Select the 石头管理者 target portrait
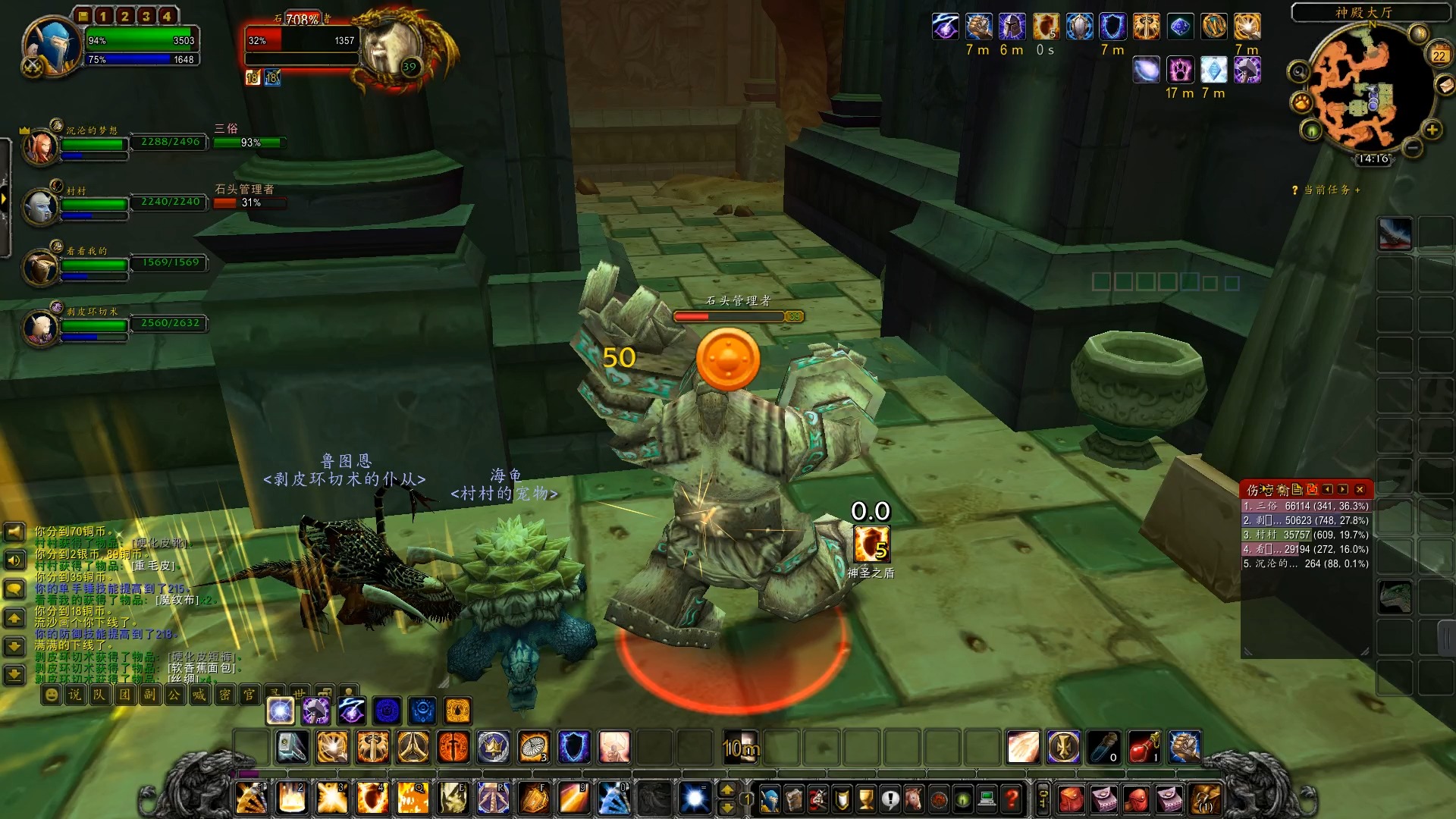The width and height of the screenshot is (1456, 819). pos(388,47)
